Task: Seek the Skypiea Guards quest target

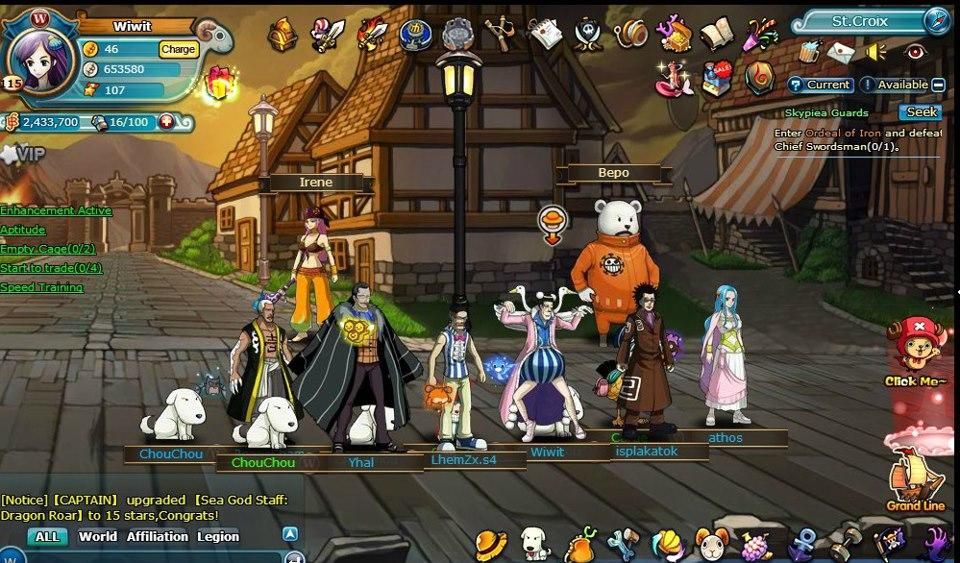Action: (x=920, y=113)
